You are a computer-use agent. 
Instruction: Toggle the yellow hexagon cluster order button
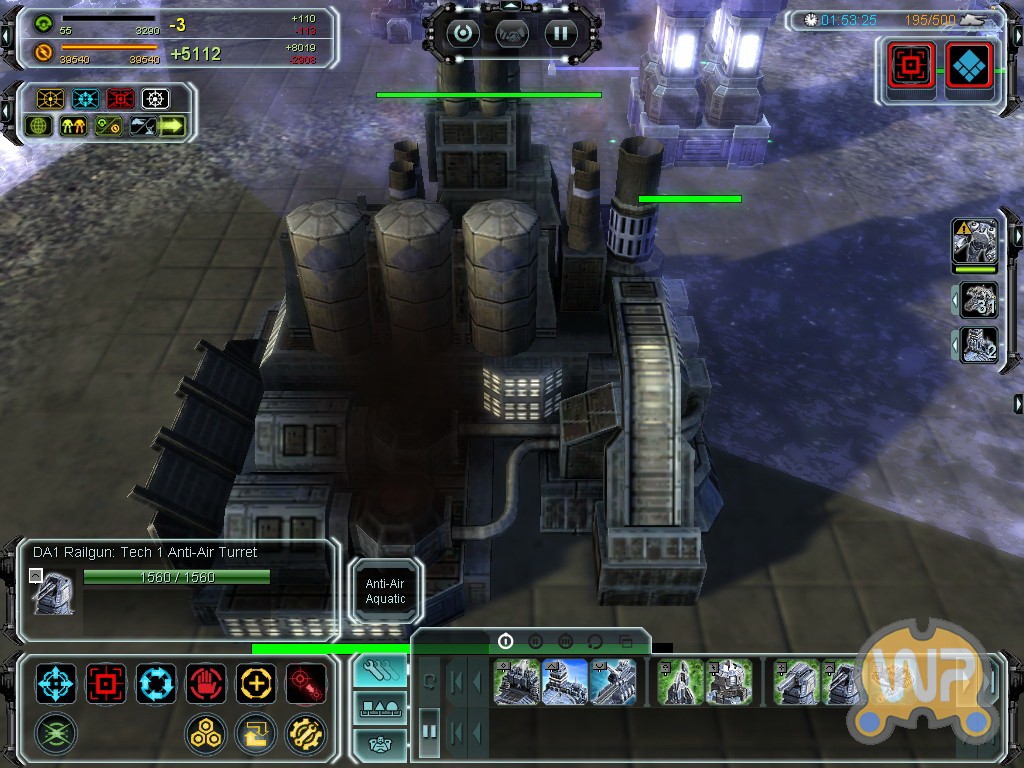(x=205, y=734)
